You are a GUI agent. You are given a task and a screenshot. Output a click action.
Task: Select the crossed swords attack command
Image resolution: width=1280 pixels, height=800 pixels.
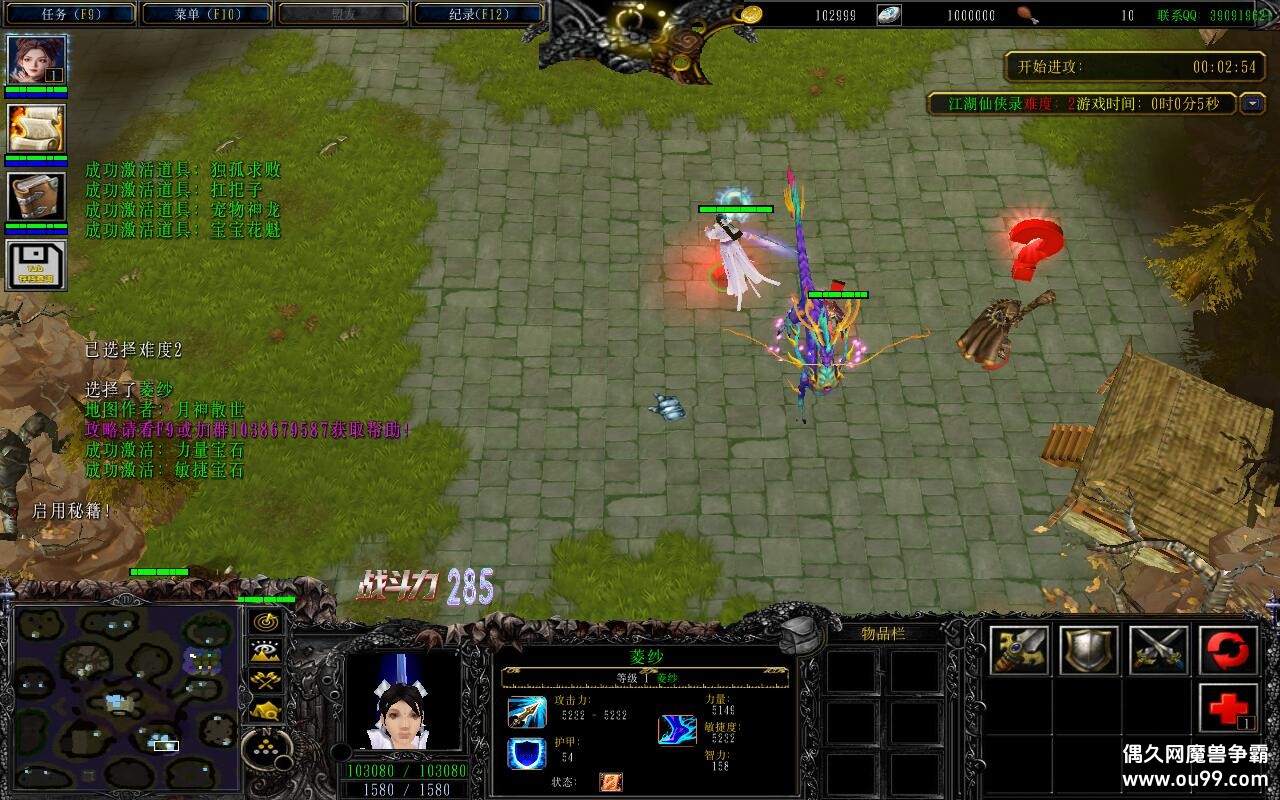coord(1158,650)
